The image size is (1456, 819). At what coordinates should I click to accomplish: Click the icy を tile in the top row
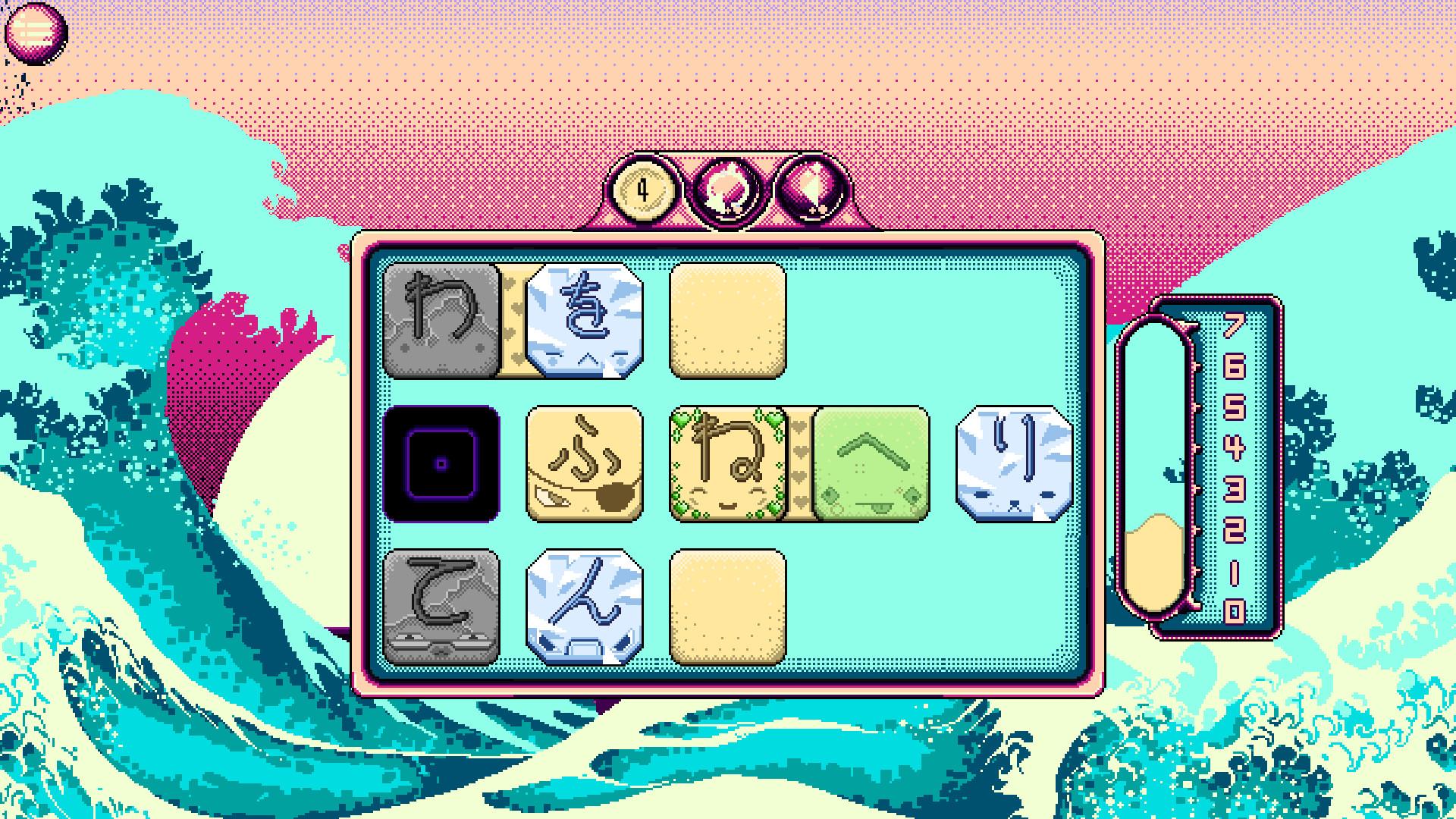pyautogui.click(x=584, y=320)
